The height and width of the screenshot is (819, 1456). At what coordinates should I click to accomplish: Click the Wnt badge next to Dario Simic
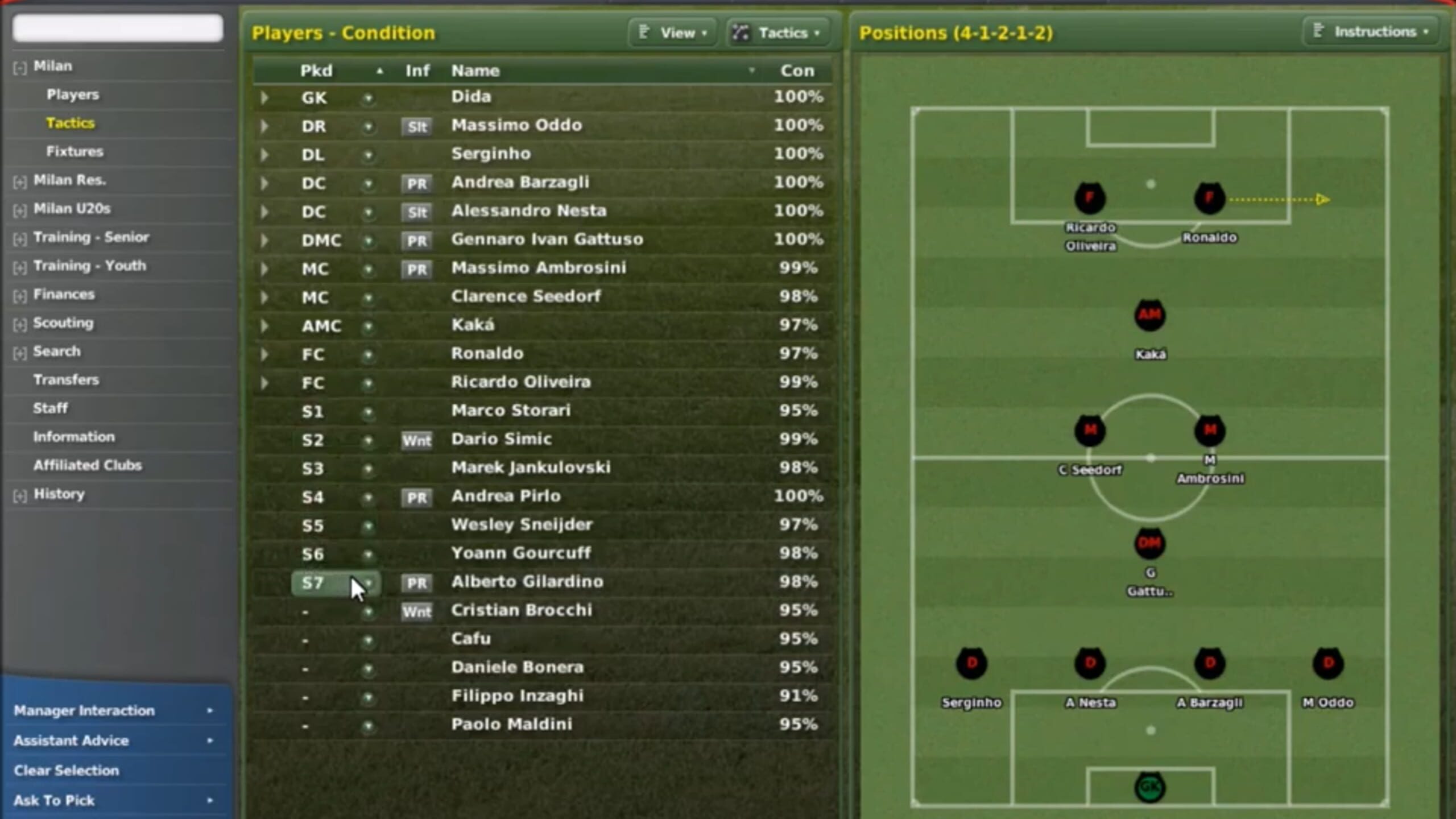[x=417, y=441]
